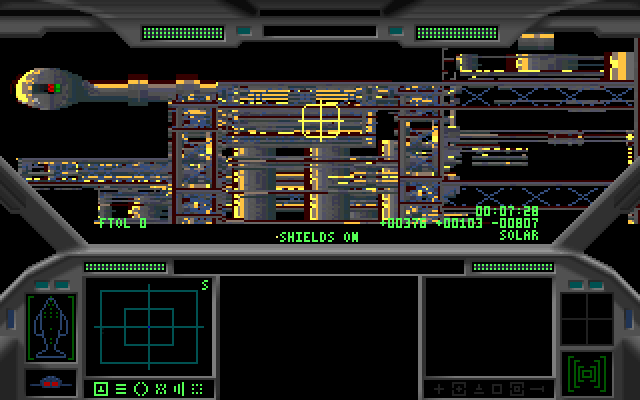Select the X-shaped scanner mode icon
The image size is (640, 400).
click(x=160, y=388)
